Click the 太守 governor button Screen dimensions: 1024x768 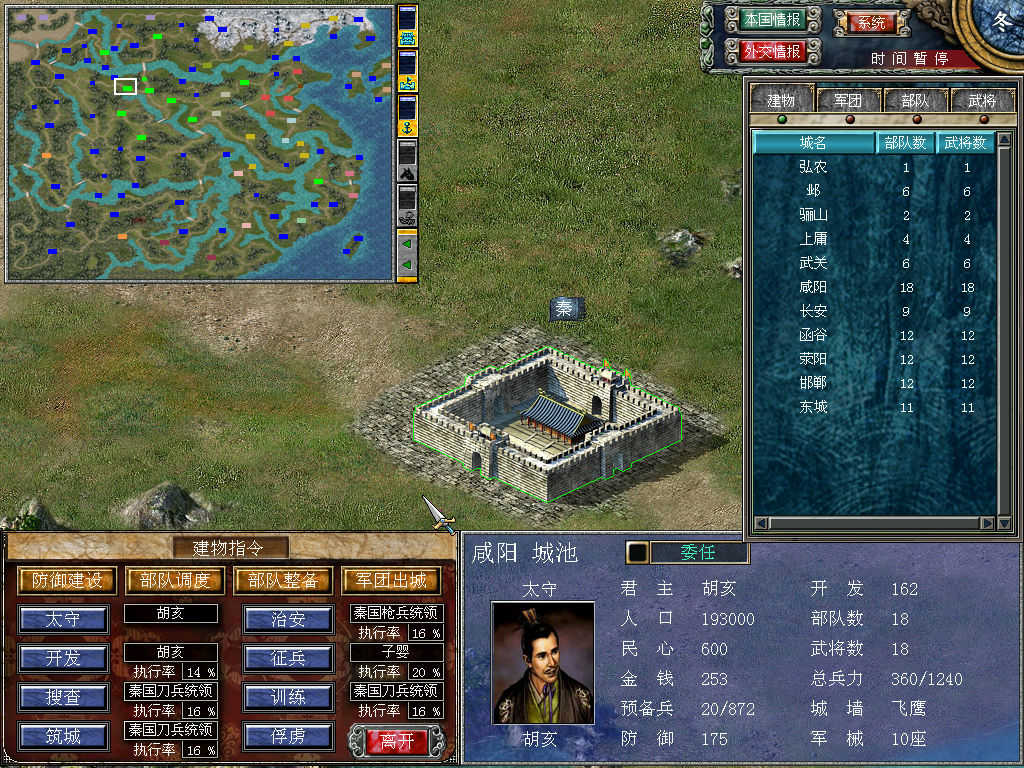pos(63,619)
